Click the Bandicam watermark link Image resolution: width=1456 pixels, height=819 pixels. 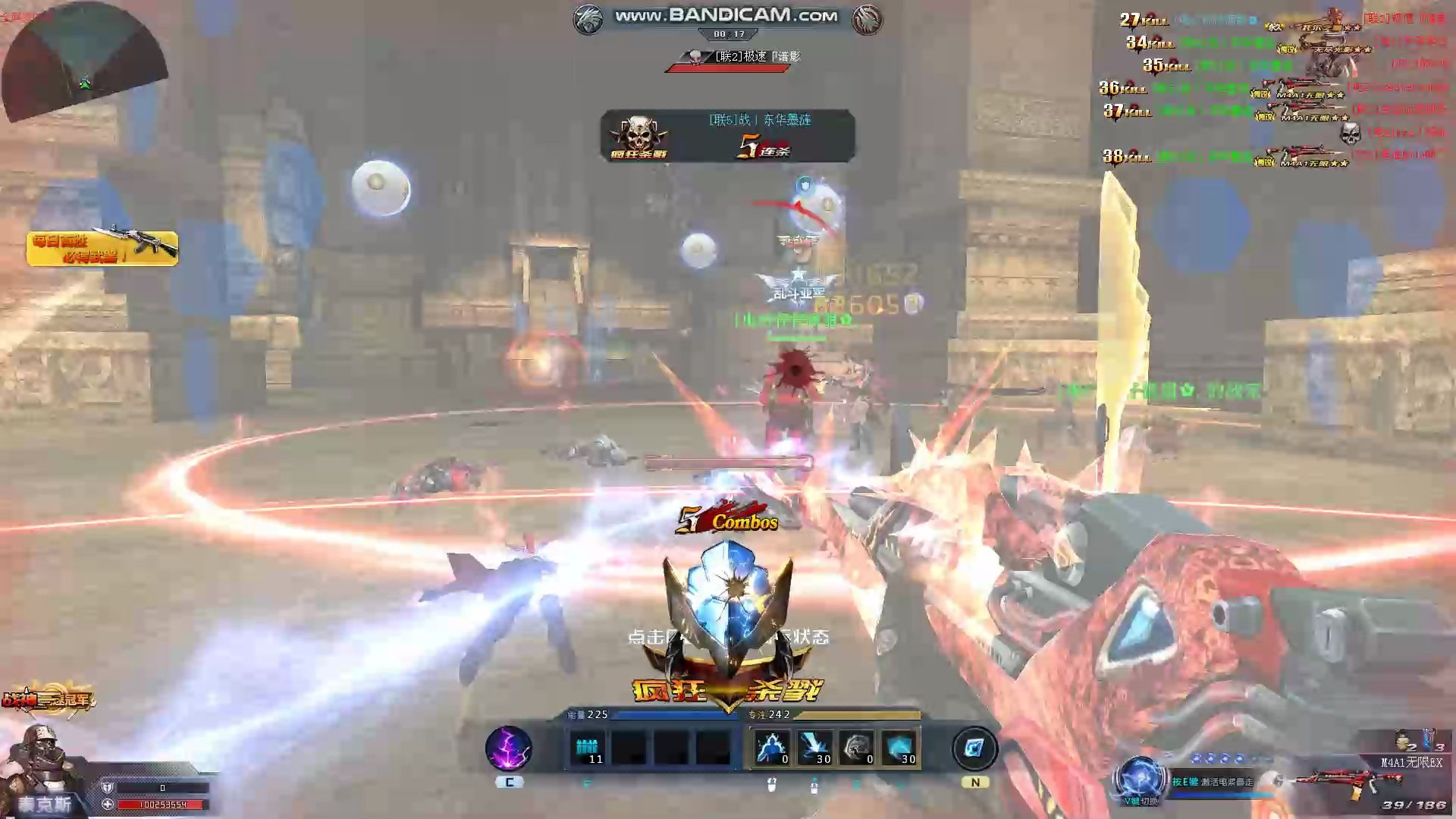click(x=726, y=16)
